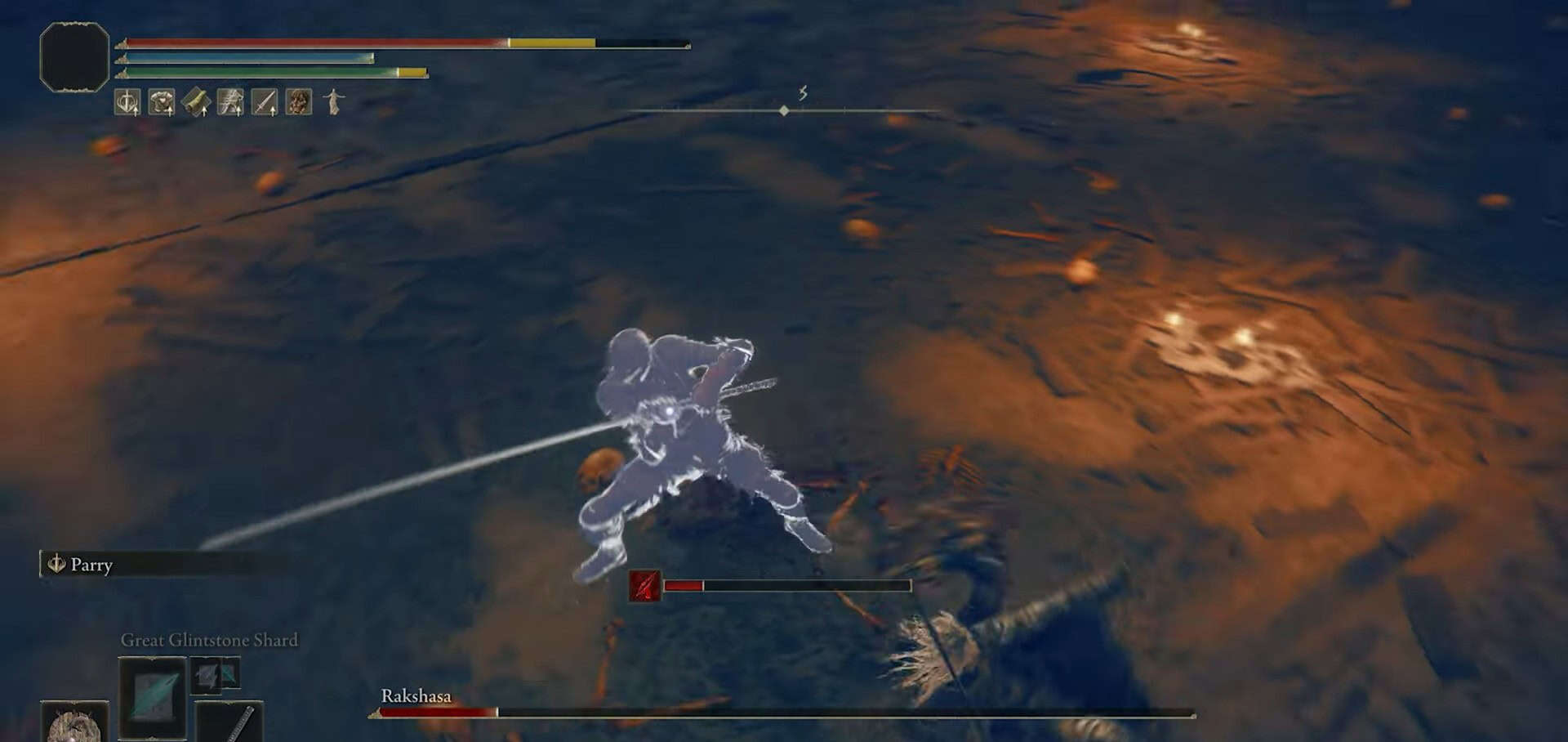Click the Parry text banner
Image resolution: width=1568 pixels, height=742 pixels.
point(91,565)
